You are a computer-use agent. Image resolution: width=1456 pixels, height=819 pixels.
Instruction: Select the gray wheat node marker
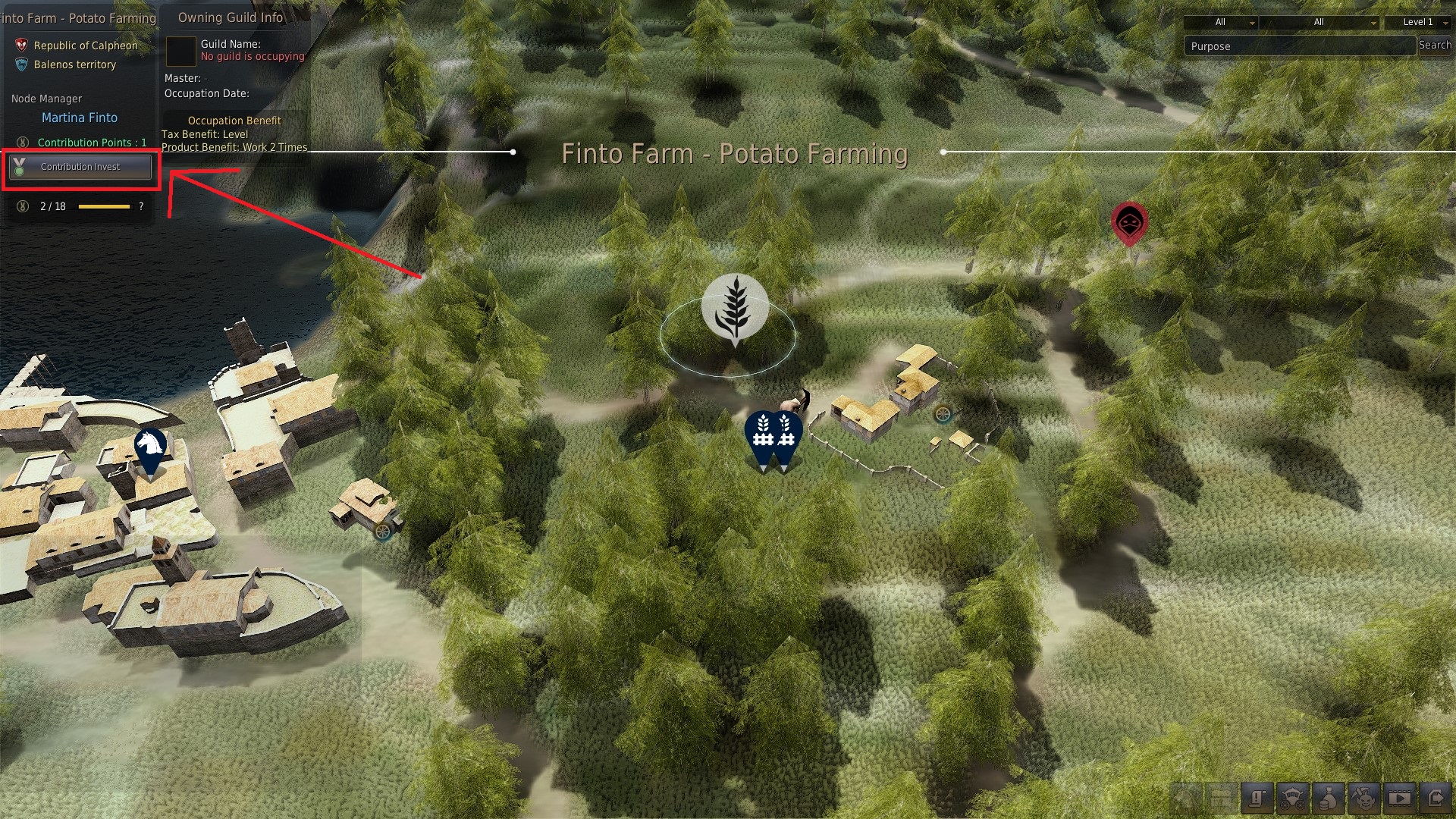[x=734, y=308]
